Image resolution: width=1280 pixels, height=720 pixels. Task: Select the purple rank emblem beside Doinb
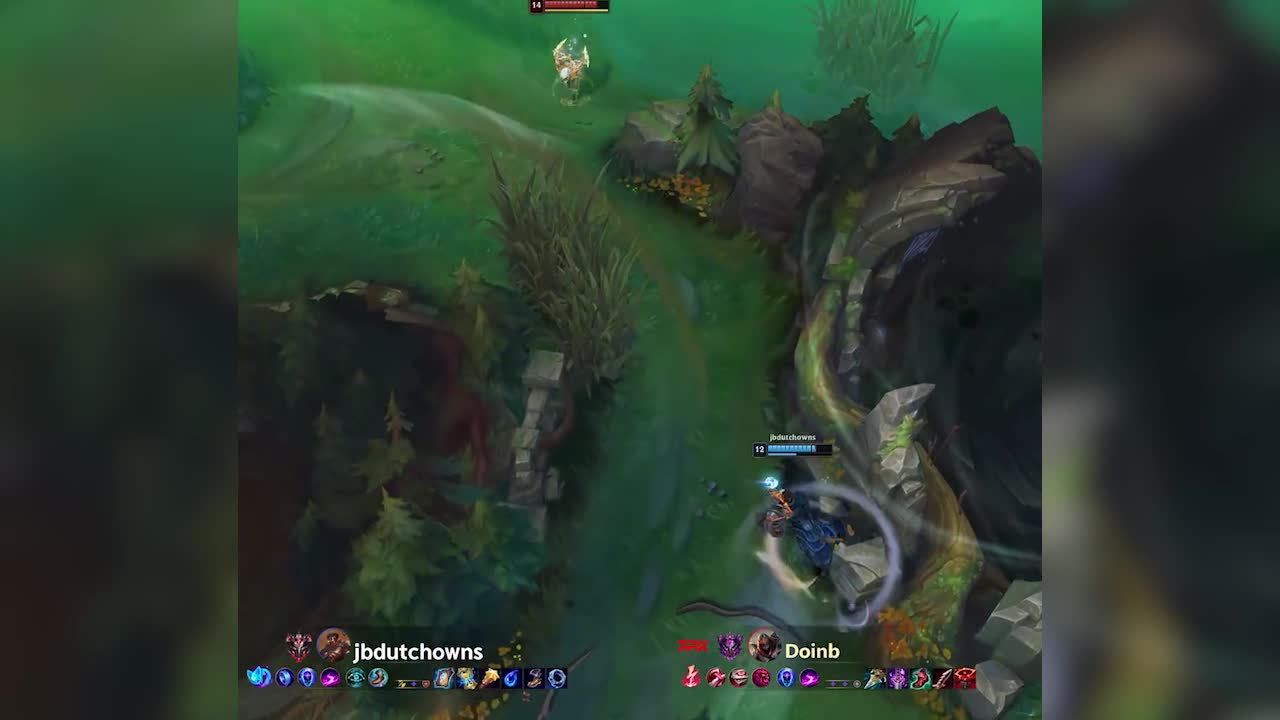(730, 647)
